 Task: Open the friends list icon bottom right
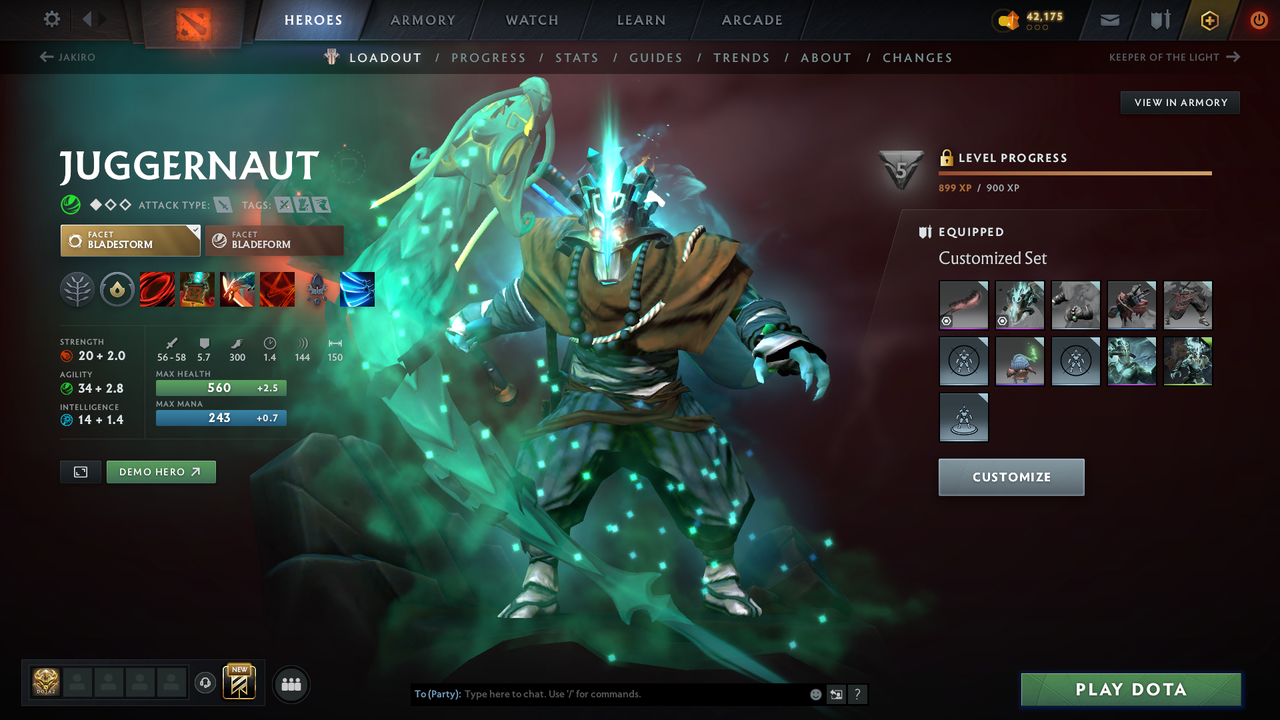(x=290, y=683)
